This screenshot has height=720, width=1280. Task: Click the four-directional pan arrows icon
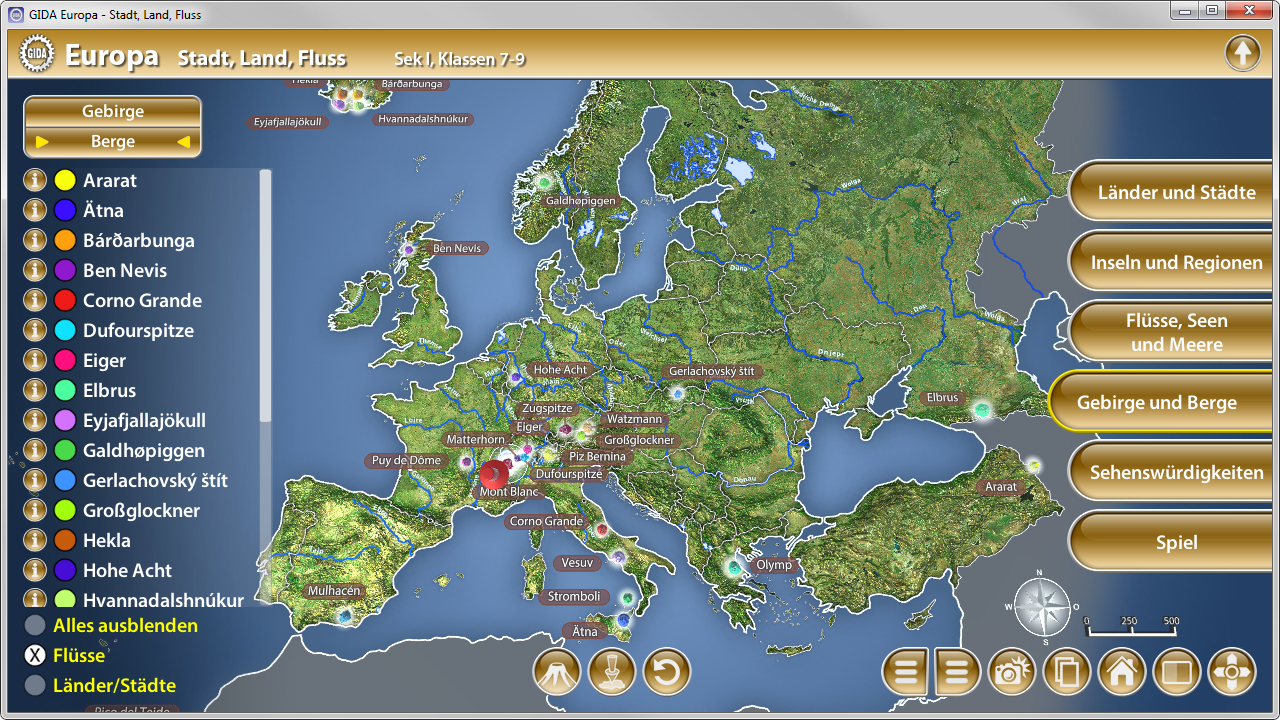click(x=1232, y=672)
